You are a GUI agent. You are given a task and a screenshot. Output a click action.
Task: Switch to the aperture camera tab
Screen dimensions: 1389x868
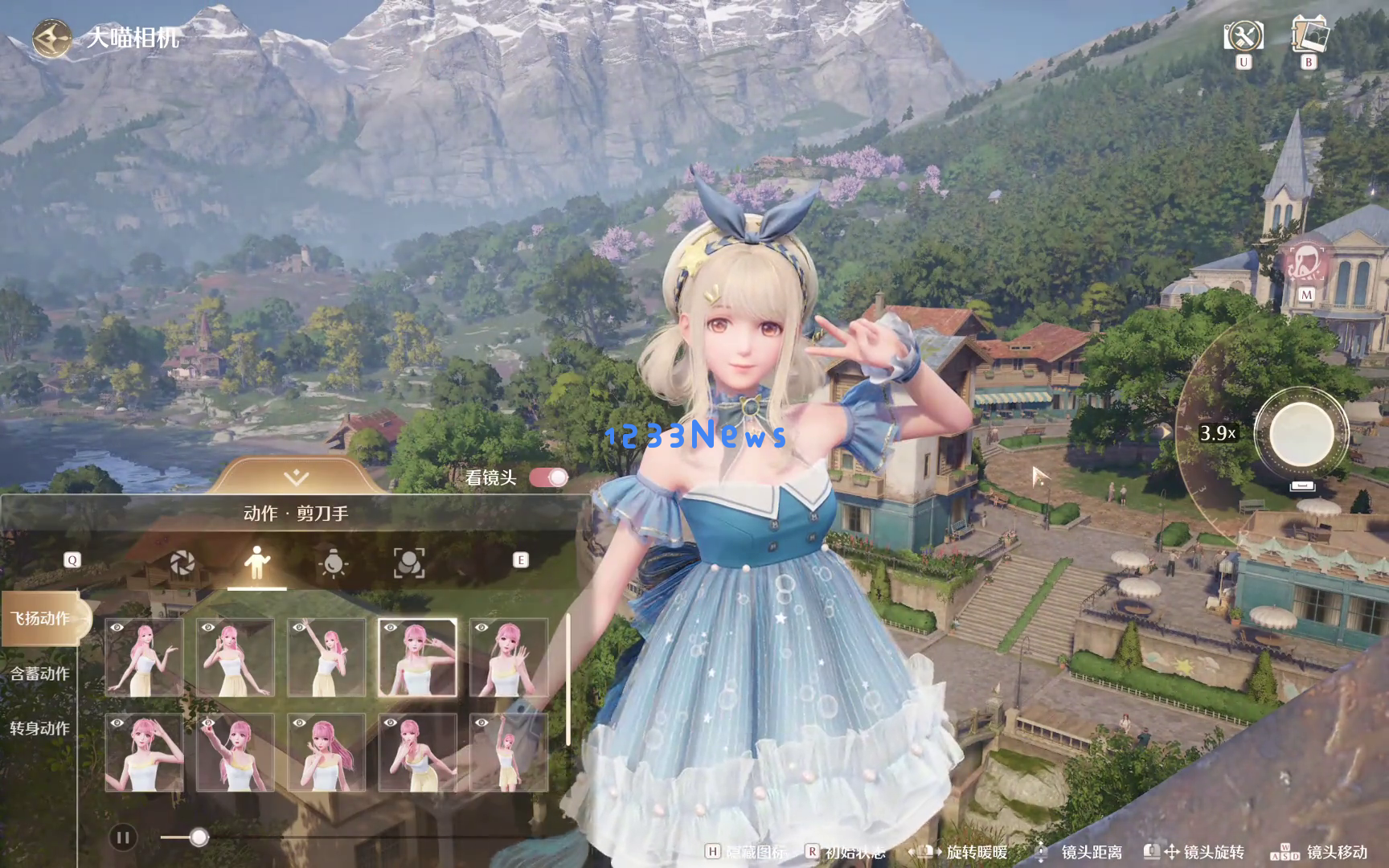182,563
